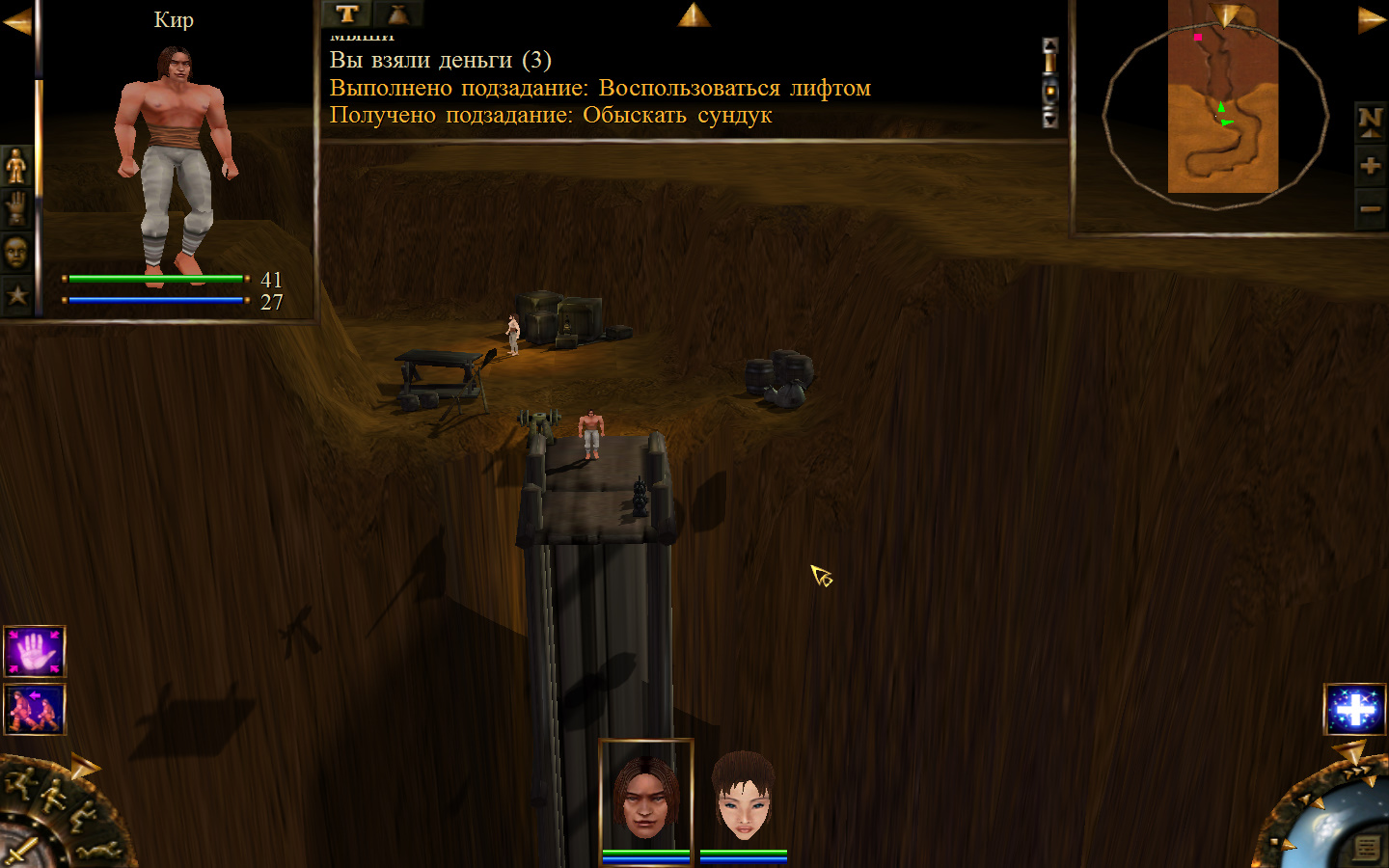This screenshot has width=1389, height=868.
Task: Cast the purple hand spell
Action: click(35, 652)
